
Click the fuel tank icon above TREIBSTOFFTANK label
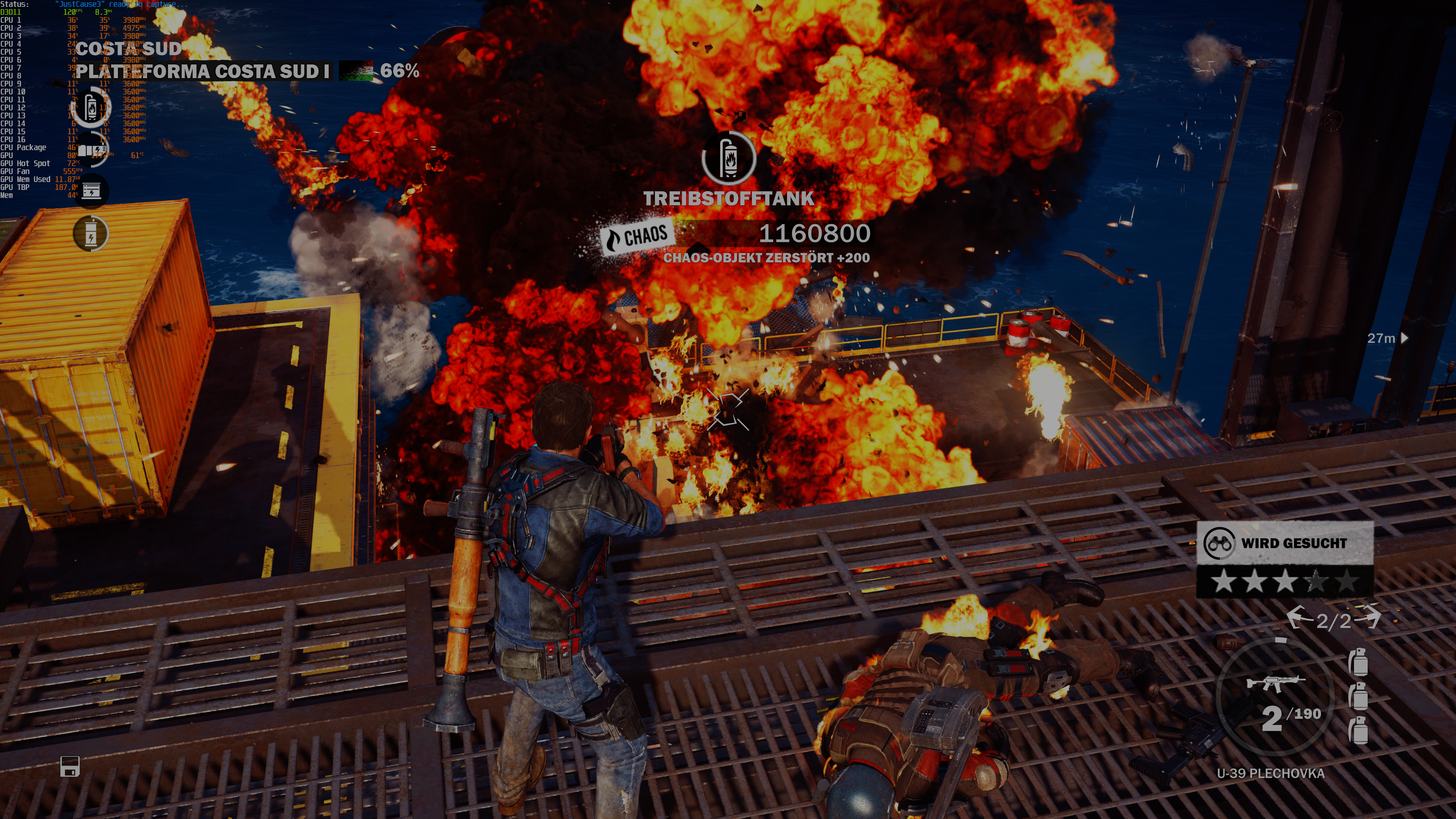pos(728,158)
